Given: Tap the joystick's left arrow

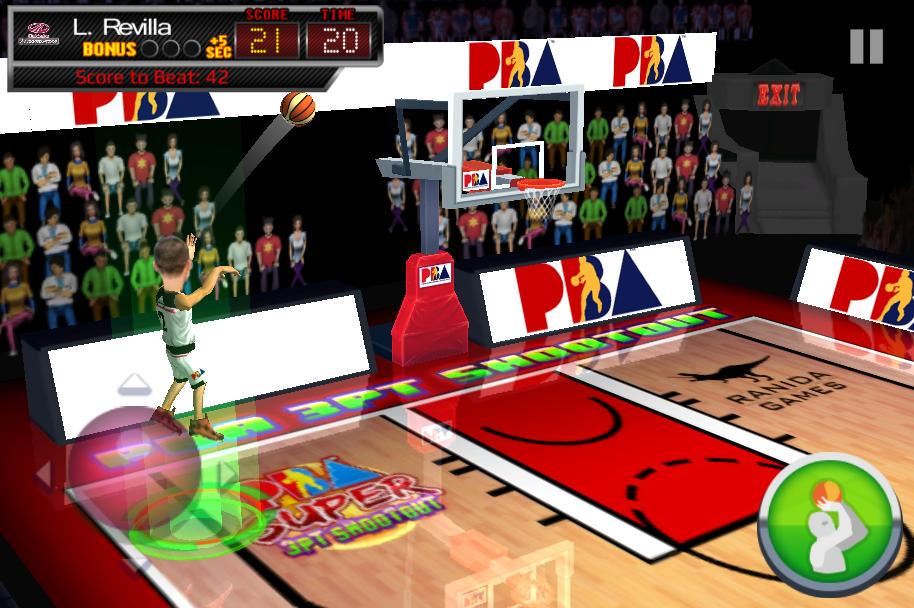Looking at the screenshot, I should click(x=45, y=471).
